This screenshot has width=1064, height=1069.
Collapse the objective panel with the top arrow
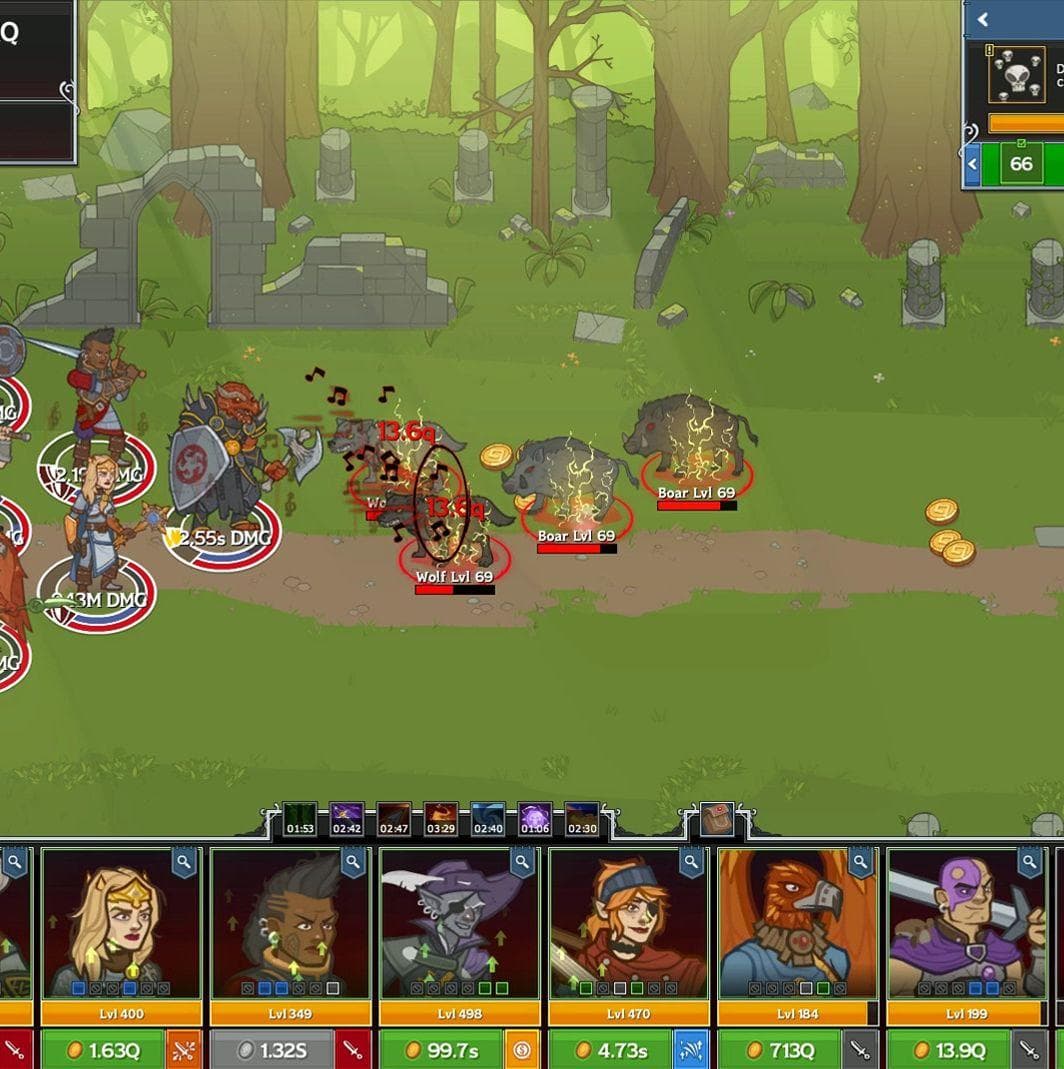[x=983, y=19]
